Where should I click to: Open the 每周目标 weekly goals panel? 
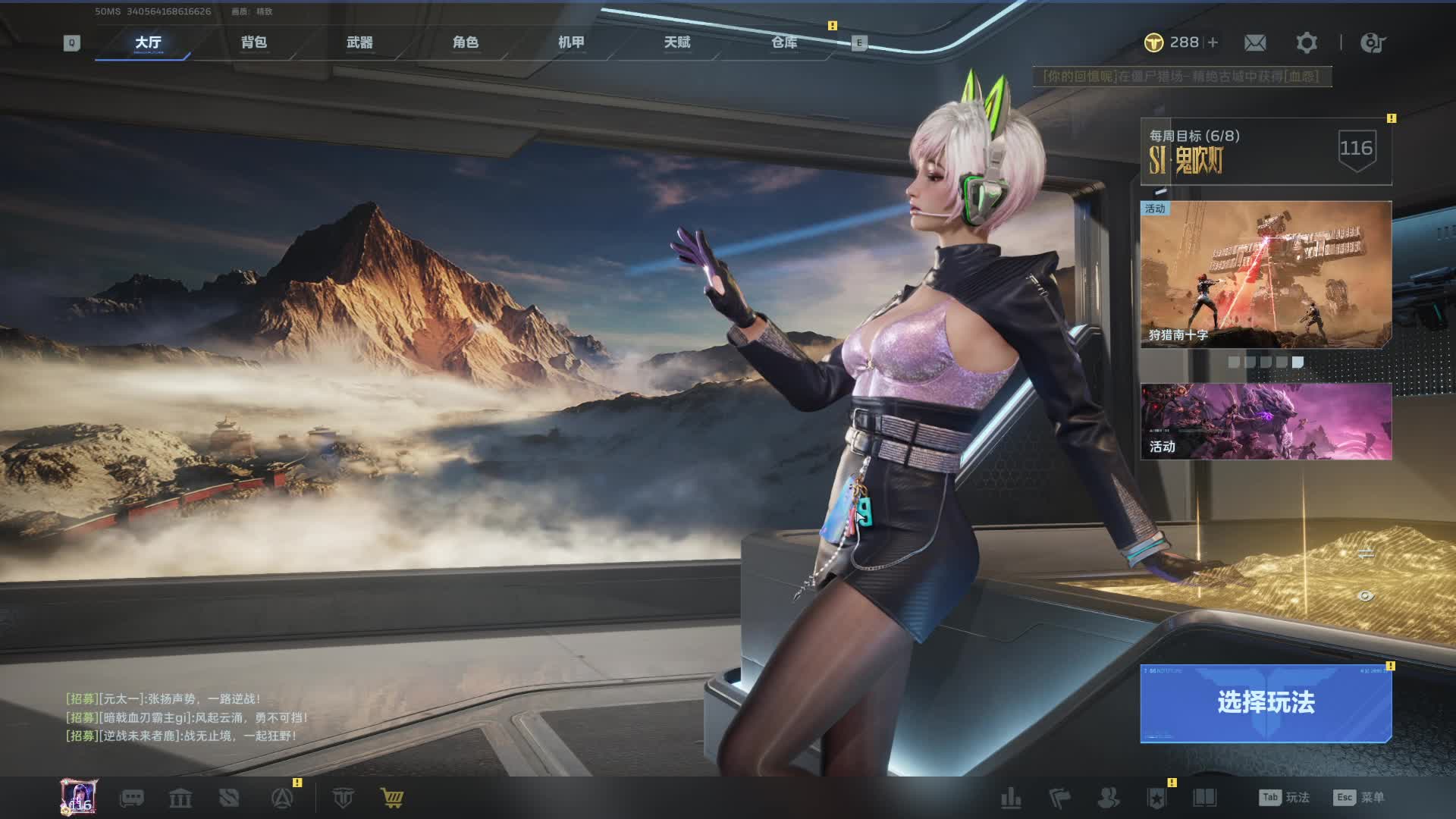pos(1265,151)
